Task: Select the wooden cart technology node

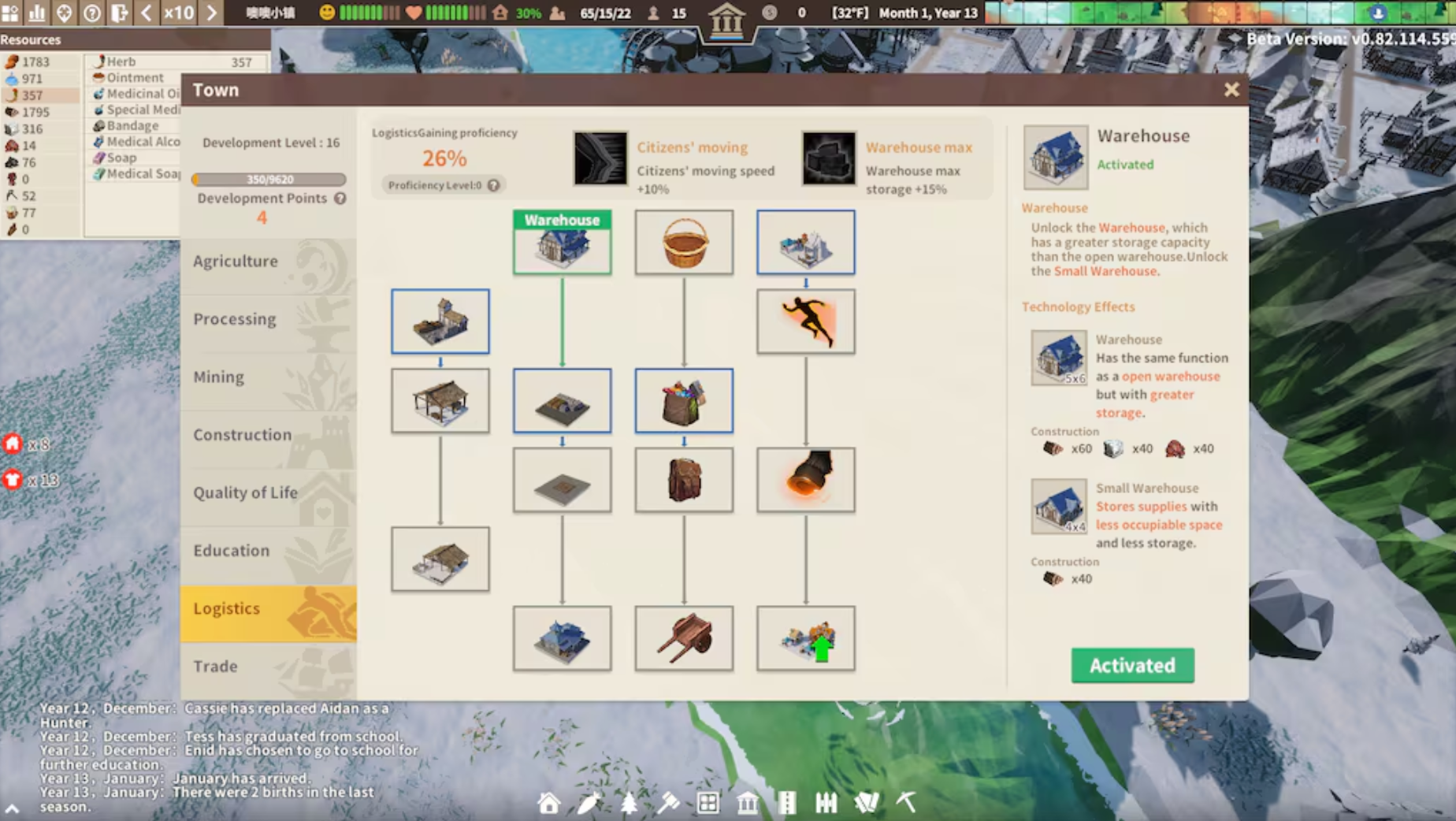Action: tap(684, 638)
